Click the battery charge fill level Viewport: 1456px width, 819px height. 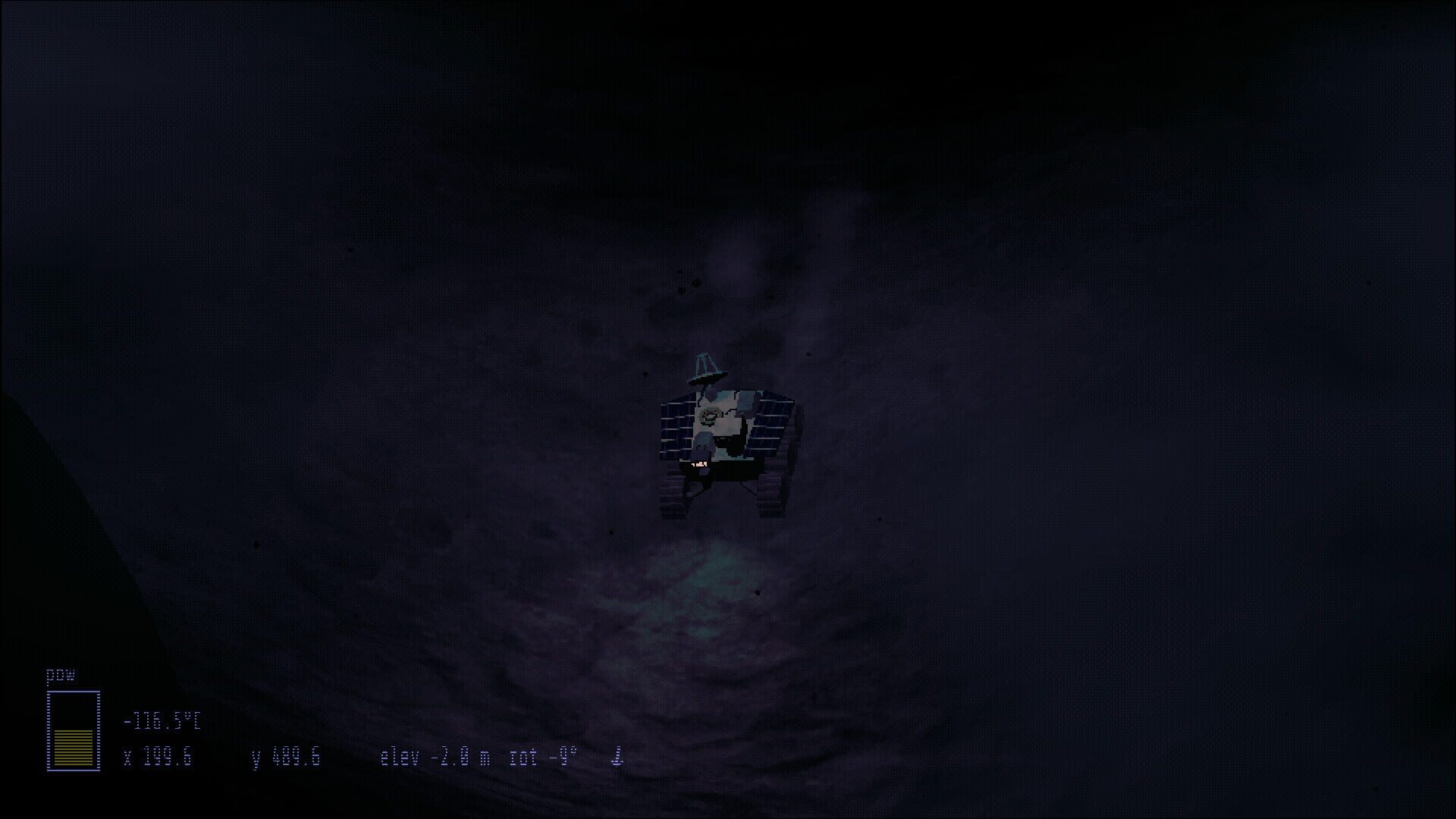tap(73, 747)
